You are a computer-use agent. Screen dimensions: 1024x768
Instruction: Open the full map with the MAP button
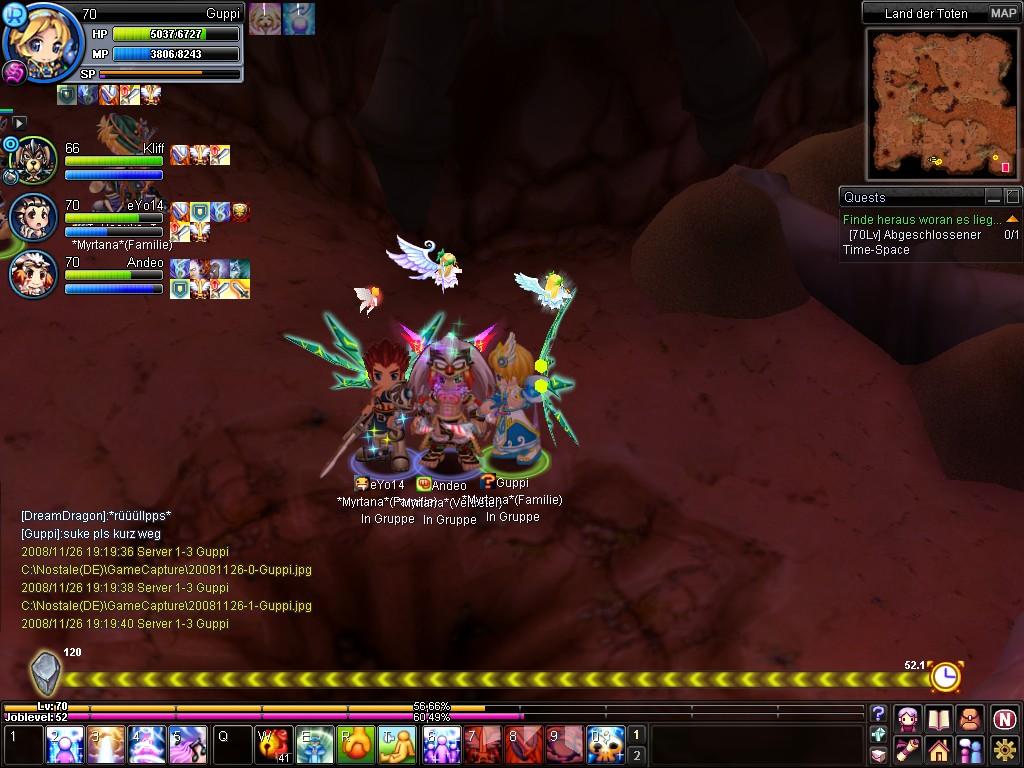click(x=1003, y=13)
